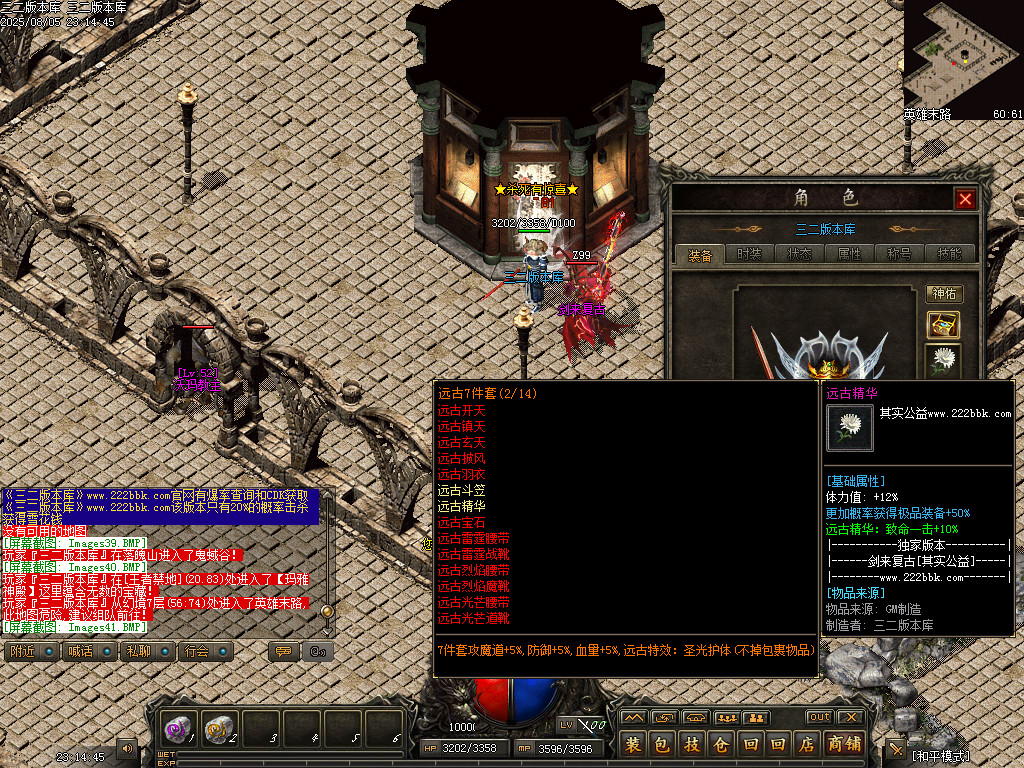
Task: Click the speaker sound toggle icon
Action: (x=127, y=747)
